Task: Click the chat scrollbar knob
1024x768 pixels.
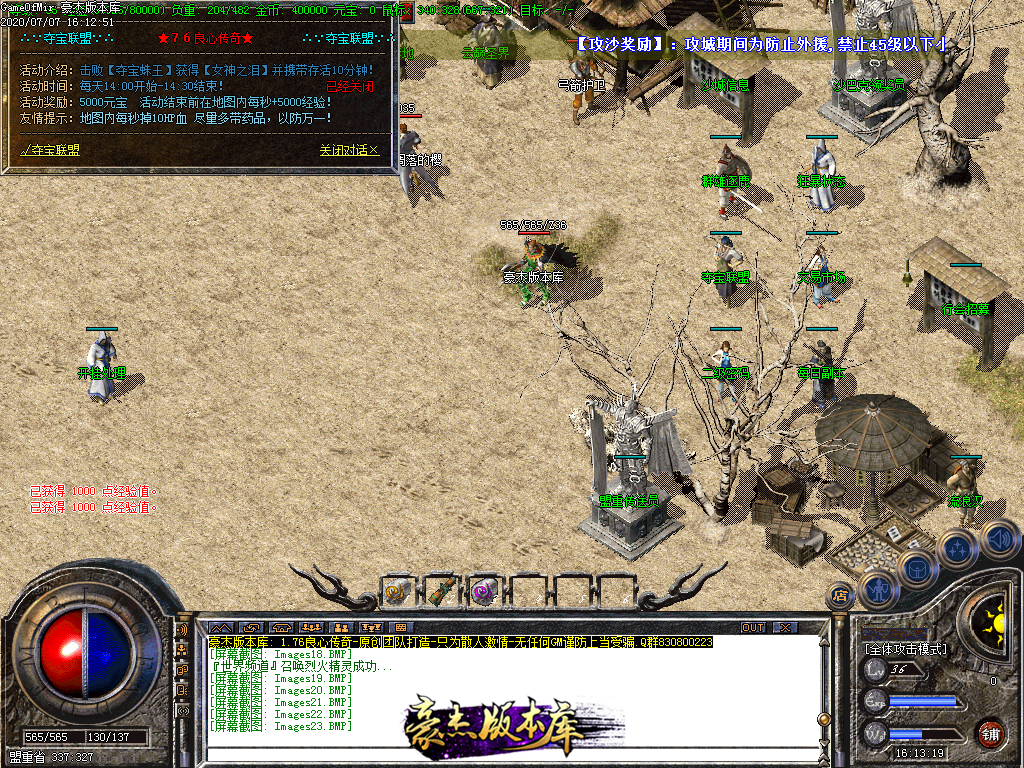Action: point(824,718)
